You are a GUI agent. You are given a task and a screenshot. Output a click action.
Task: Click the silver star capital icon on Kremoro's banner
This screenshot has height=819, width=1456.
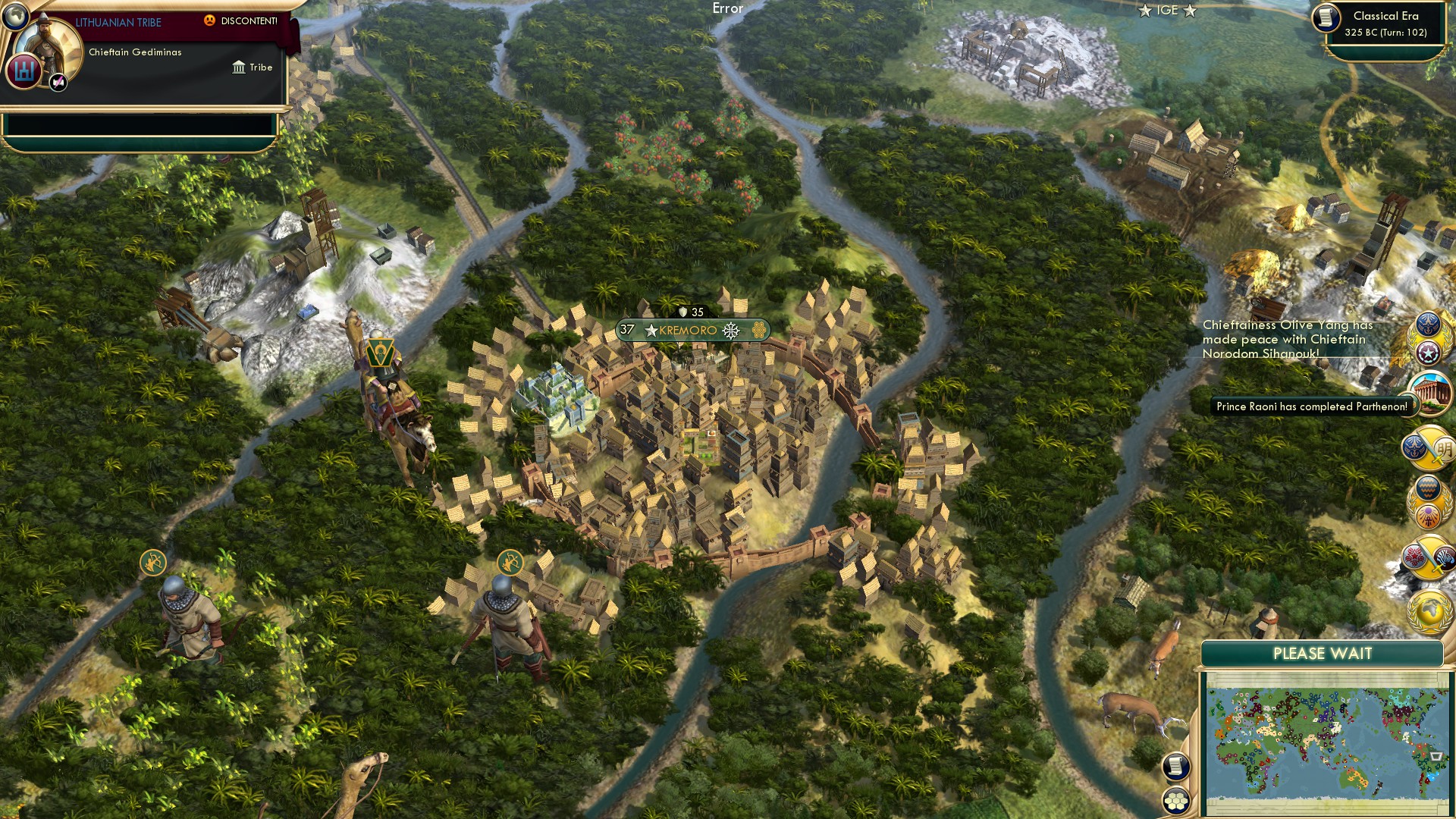(651, 330)
